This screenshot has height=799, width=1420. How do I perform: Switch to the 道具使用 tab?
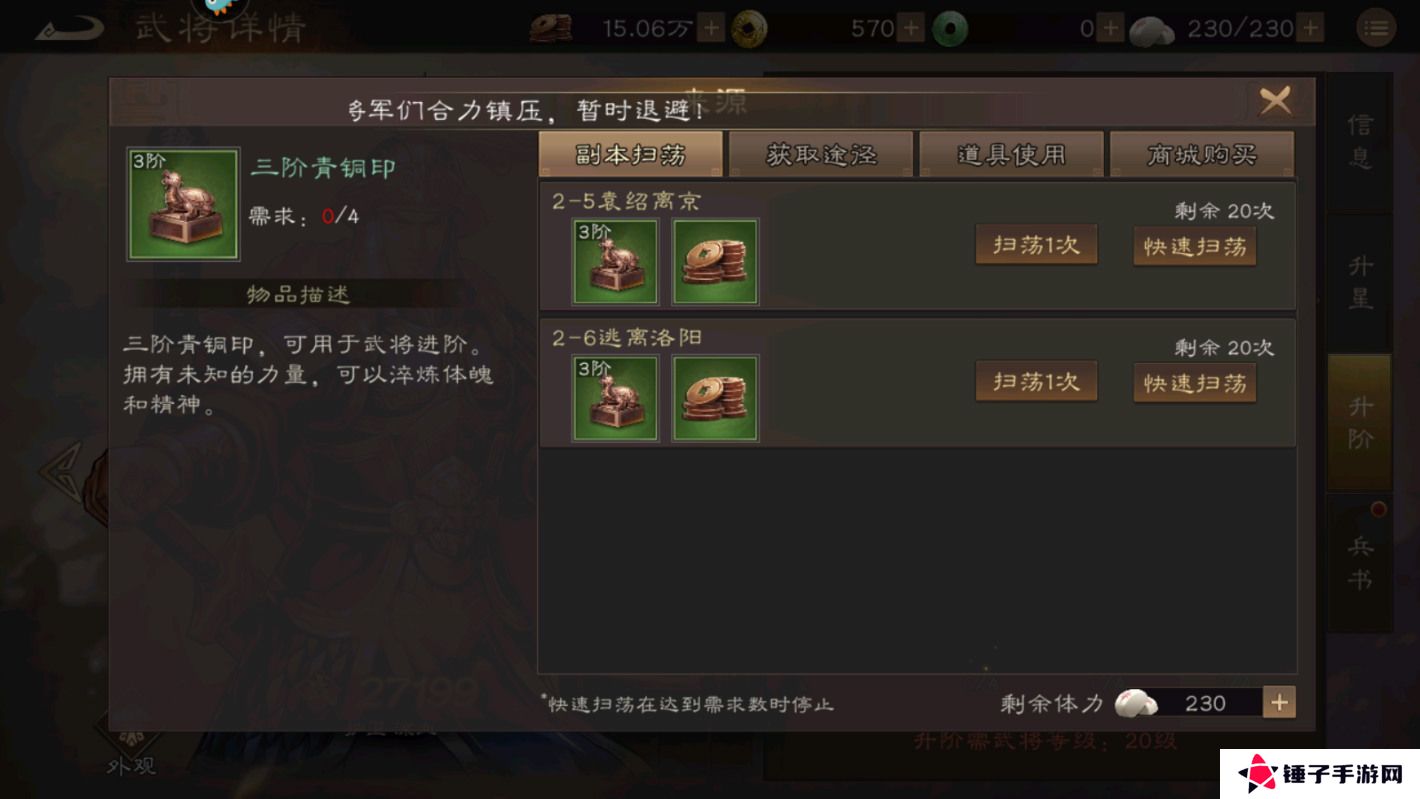pyautogui.click(x=1011, y=153)
